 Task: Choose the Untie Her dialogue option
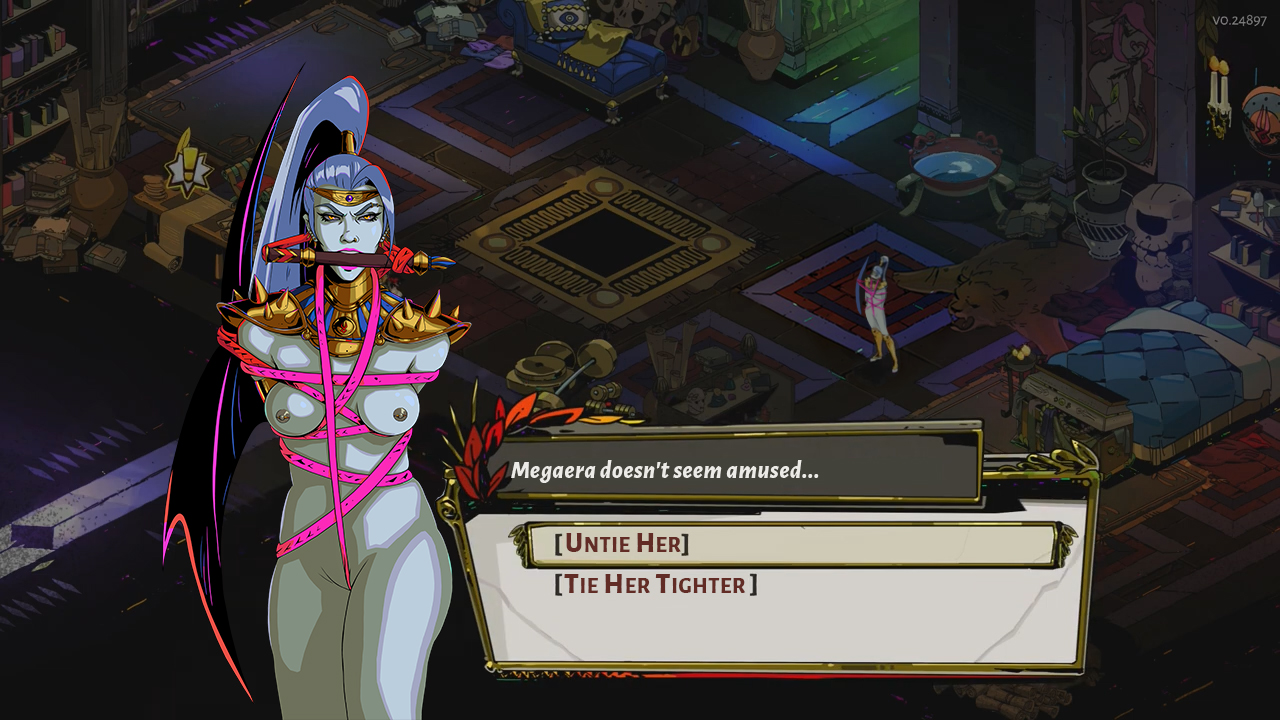click(x=622, y=544)
